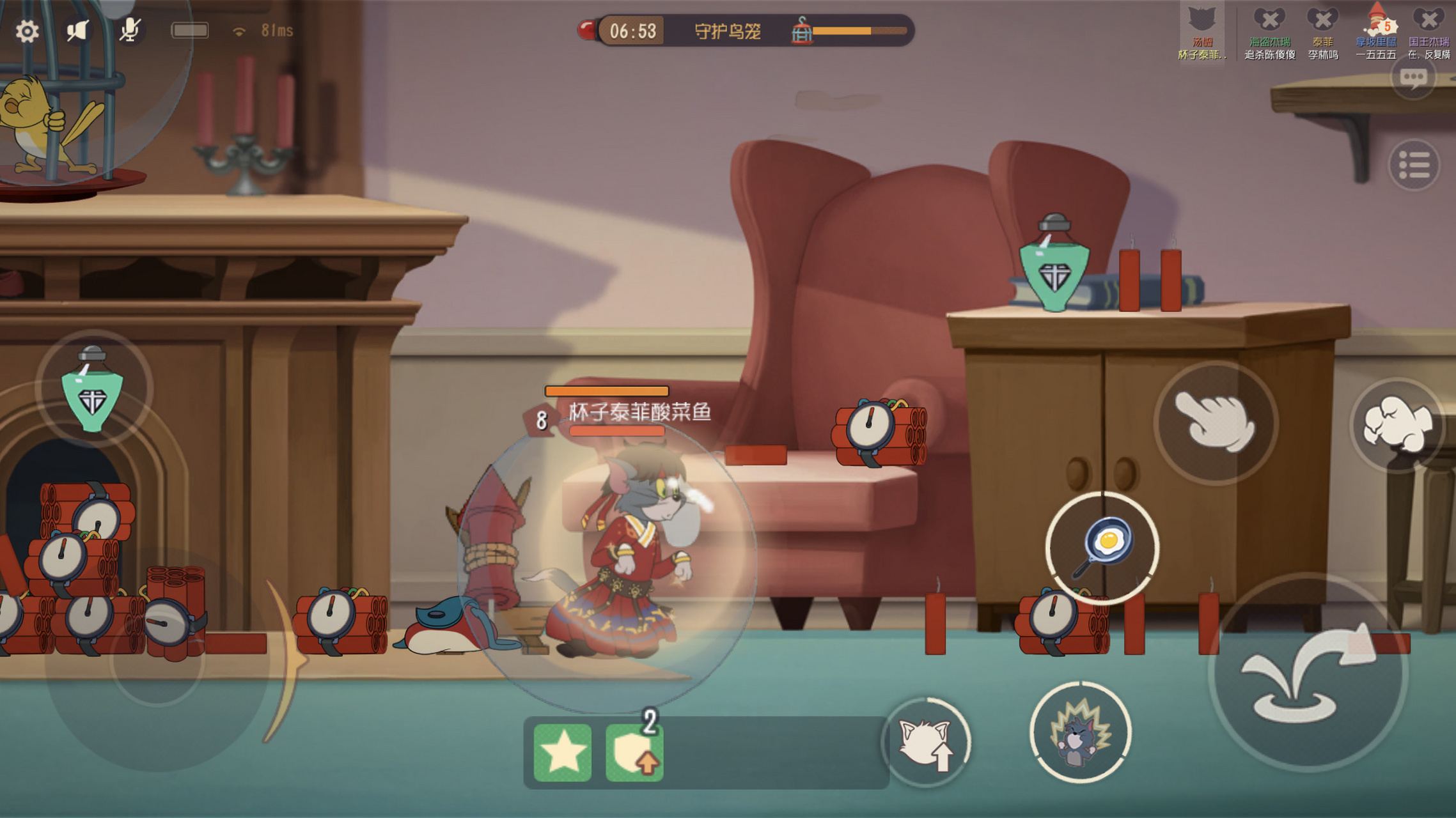Activate the angry Tom skill
The image size is (1456, 818).
1080,733
